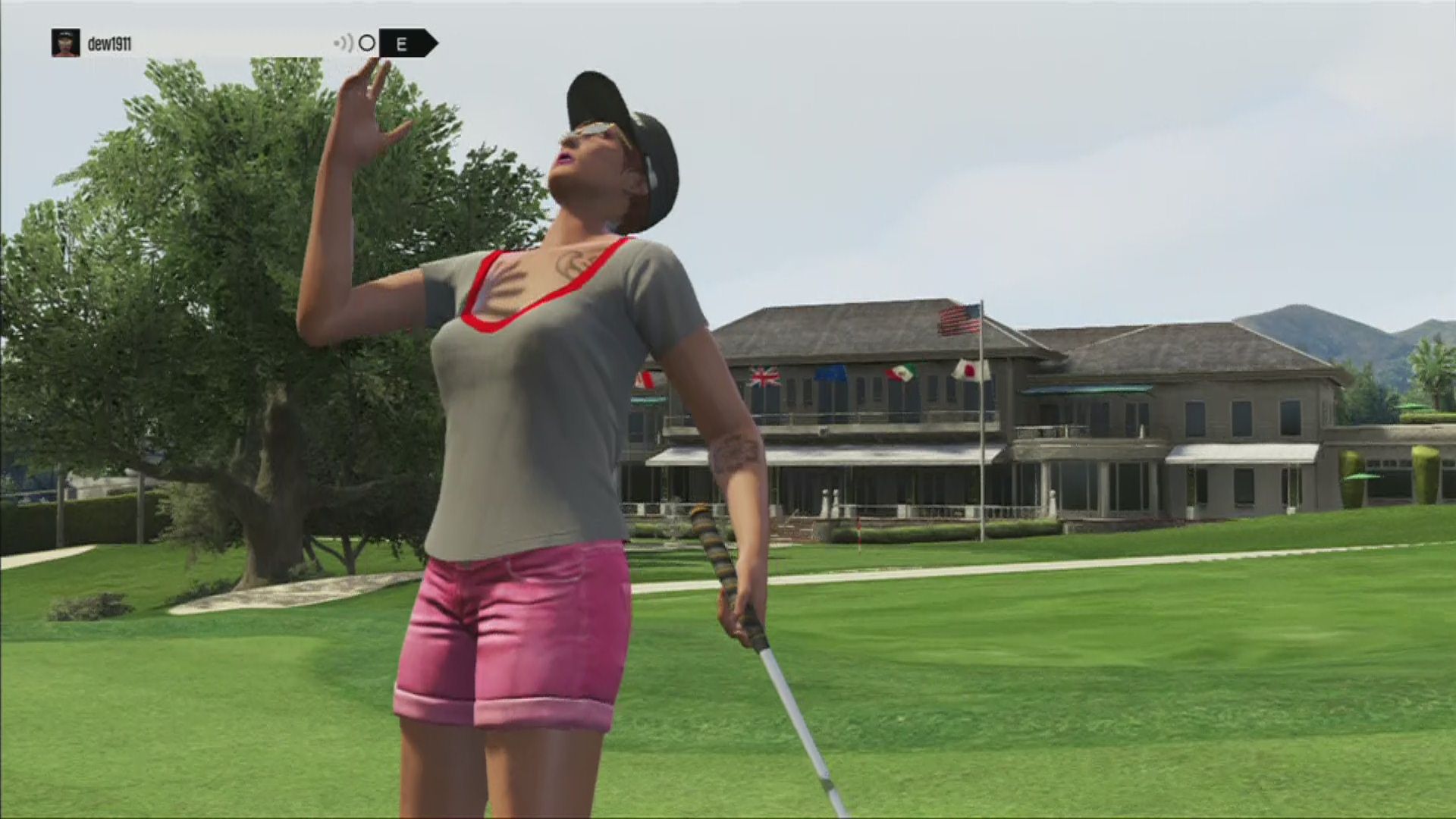The height and width of the screenshot is (819, 1456).
Task: Click the voice chat speaker icon
Action: 344,43
